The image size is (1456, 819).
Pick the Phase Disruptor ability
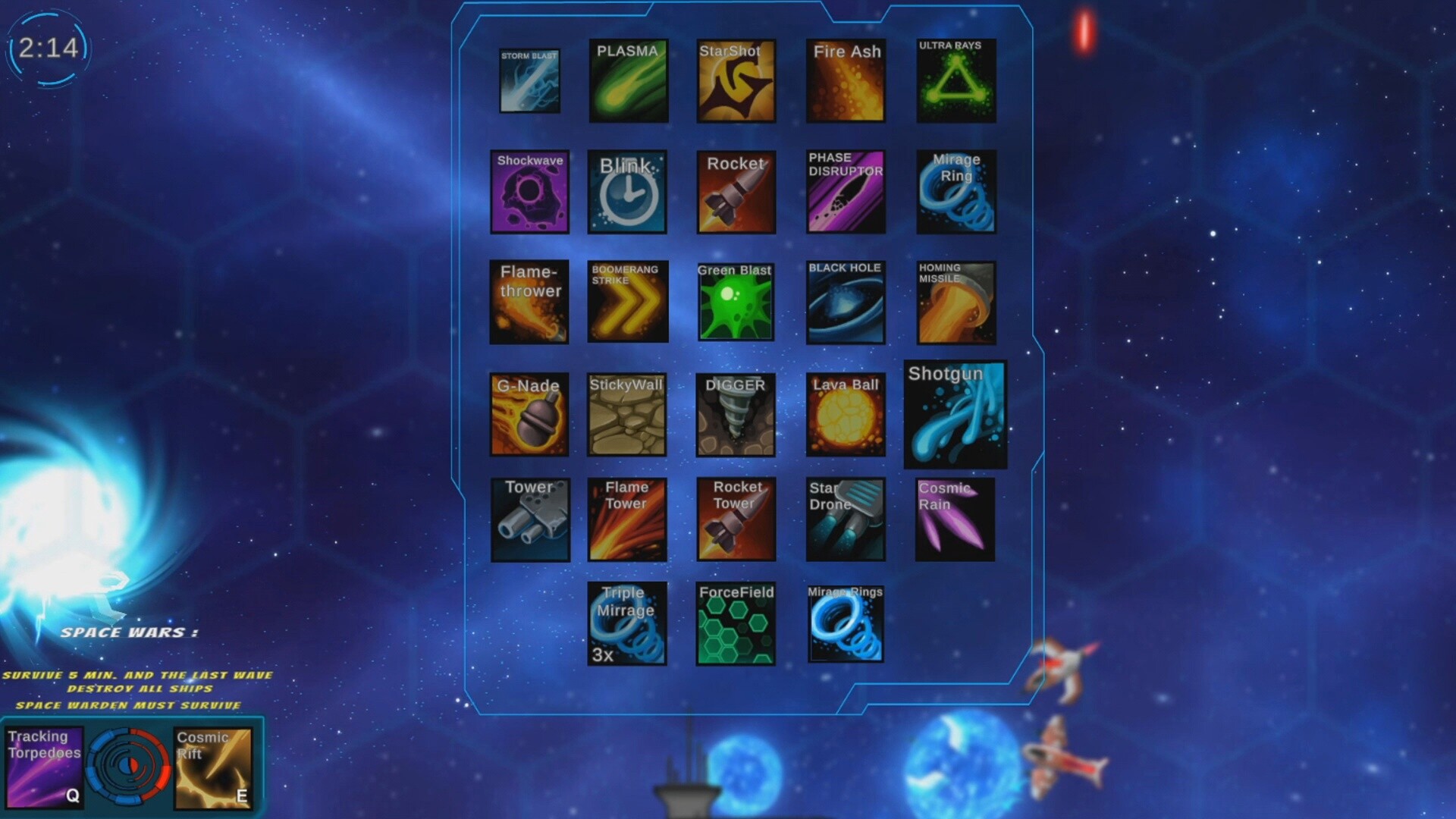(x=845, y=190)
